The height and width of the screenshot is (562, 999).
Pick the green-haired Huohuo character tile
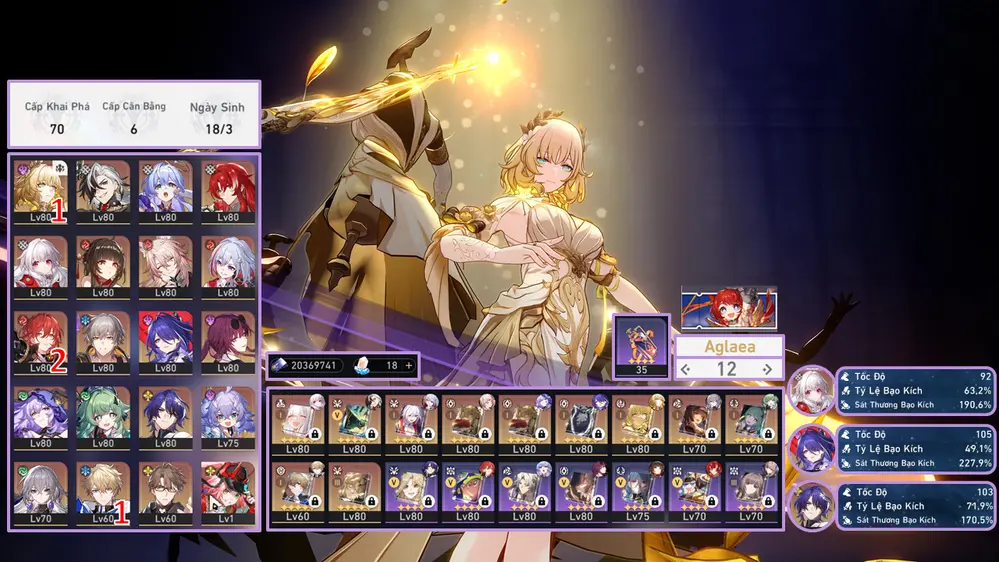click(x=104, y=414)
